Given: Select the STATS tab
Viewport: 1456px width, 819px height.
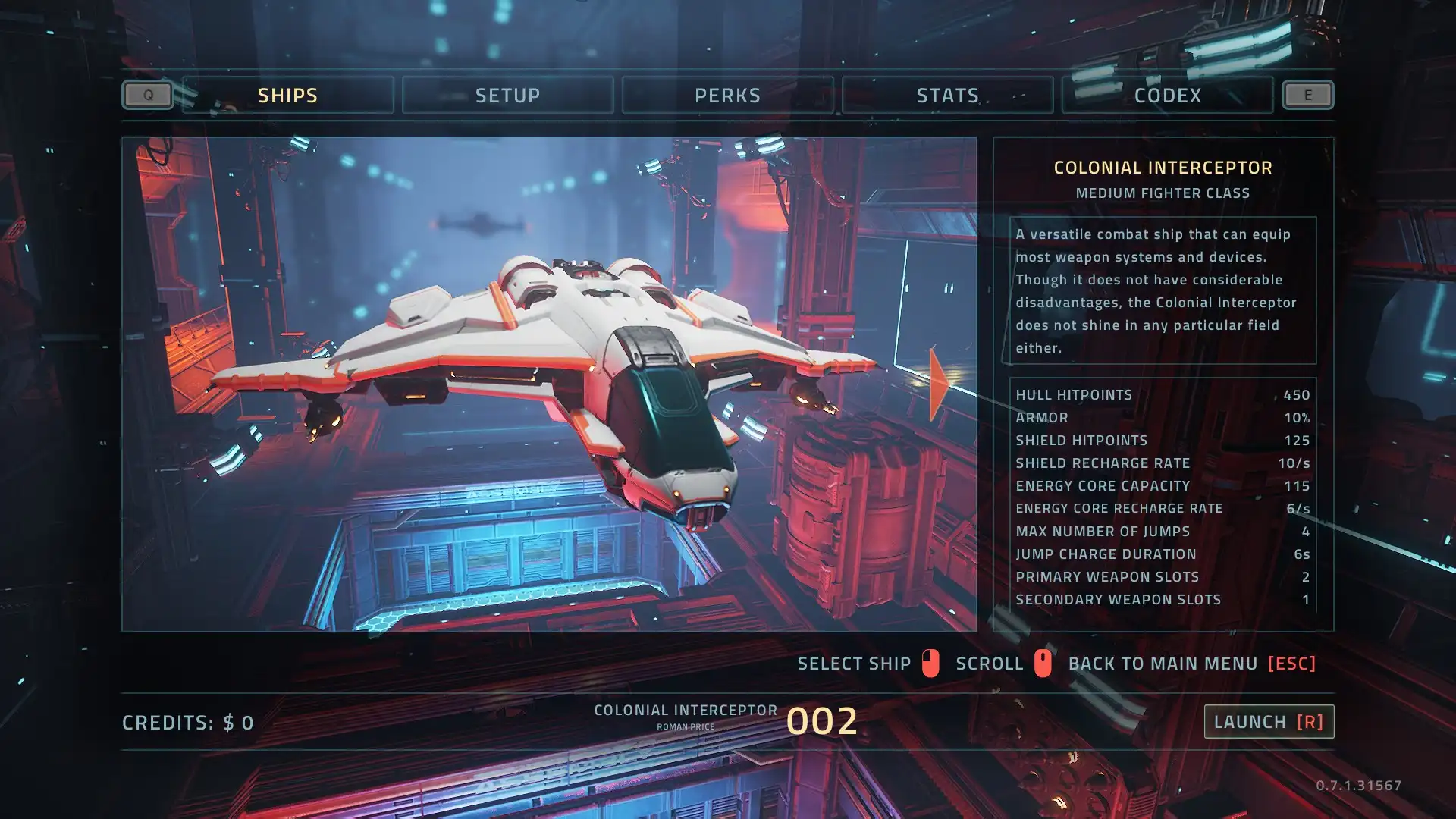Looking at the screenshot, I should (948, 95).
